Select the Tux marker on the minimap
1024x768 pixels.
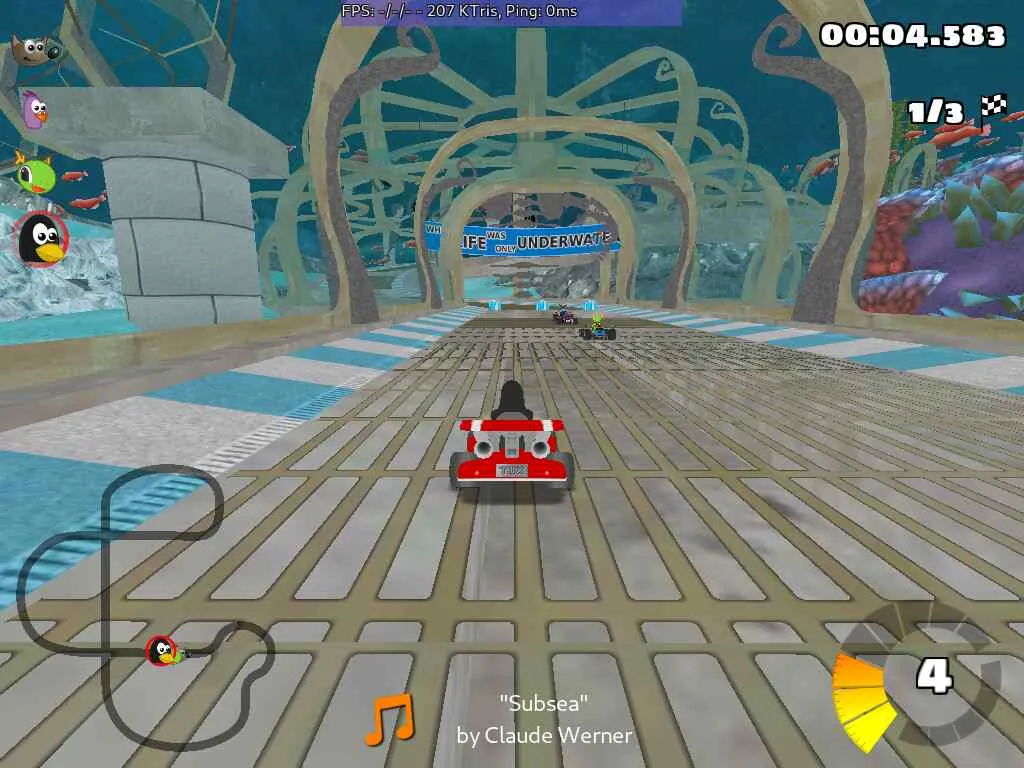click(162, 651)
